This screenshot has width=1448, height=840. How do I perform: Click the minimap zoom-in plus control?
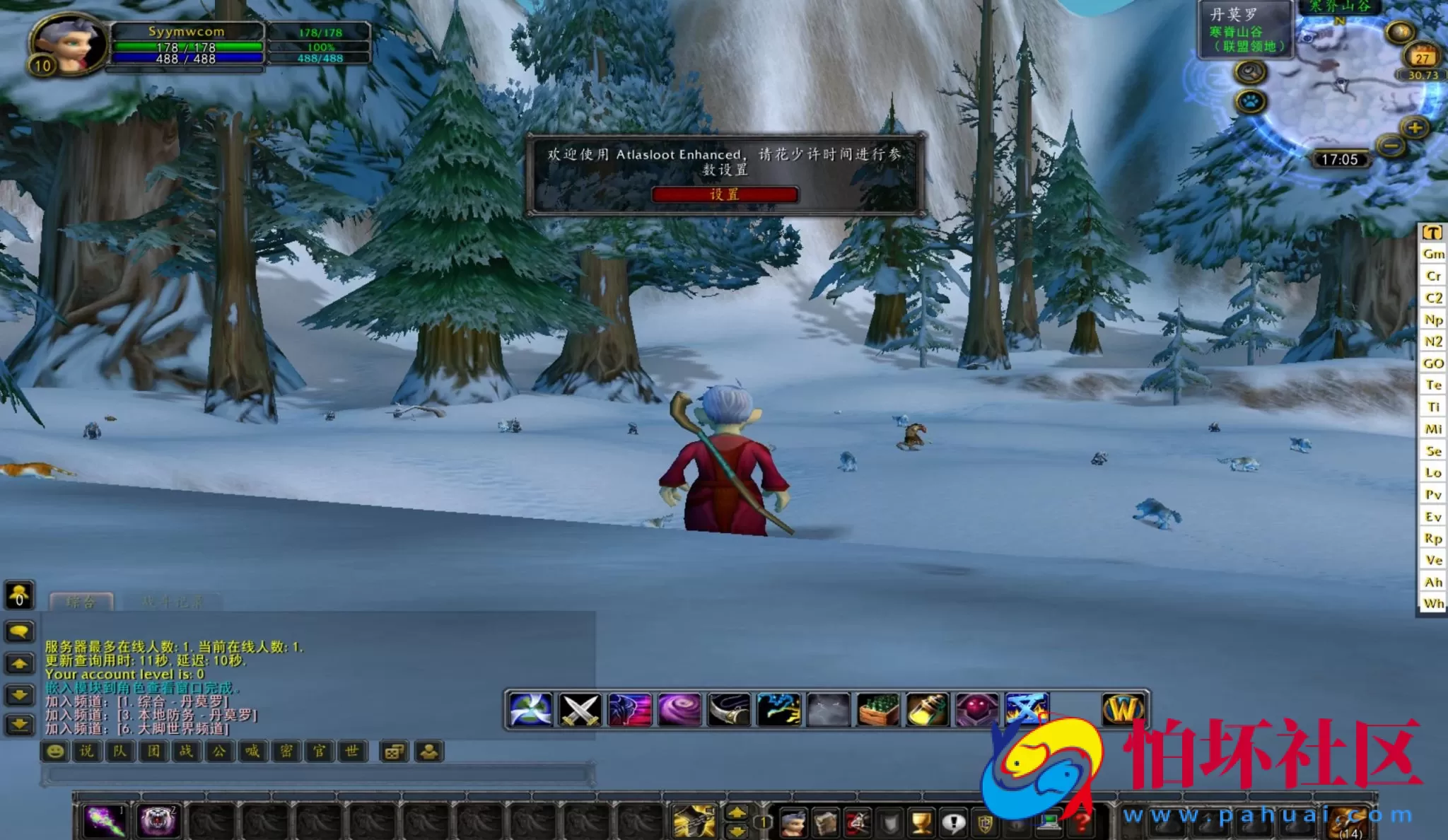(x=1415, y=128)
